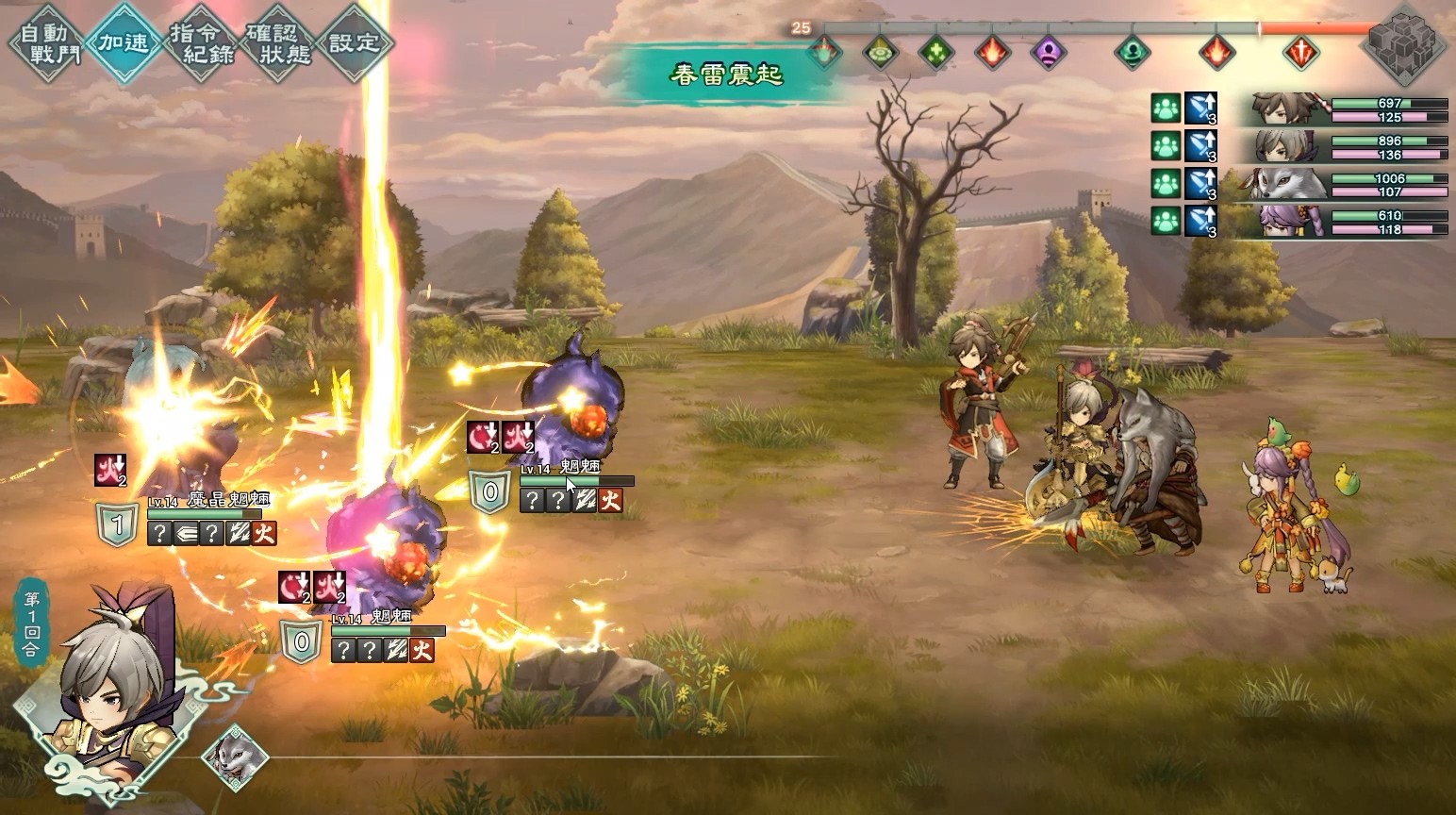Select the green cross heal icon on the timeline
This screenshot has height=815, width=1456.
point(937,54)
